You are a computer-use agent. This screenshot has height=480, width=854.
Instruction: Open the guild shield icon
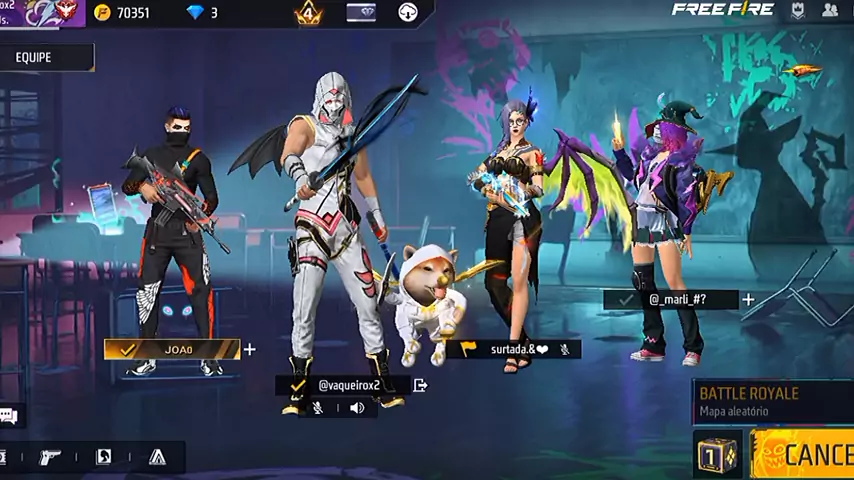797,11
